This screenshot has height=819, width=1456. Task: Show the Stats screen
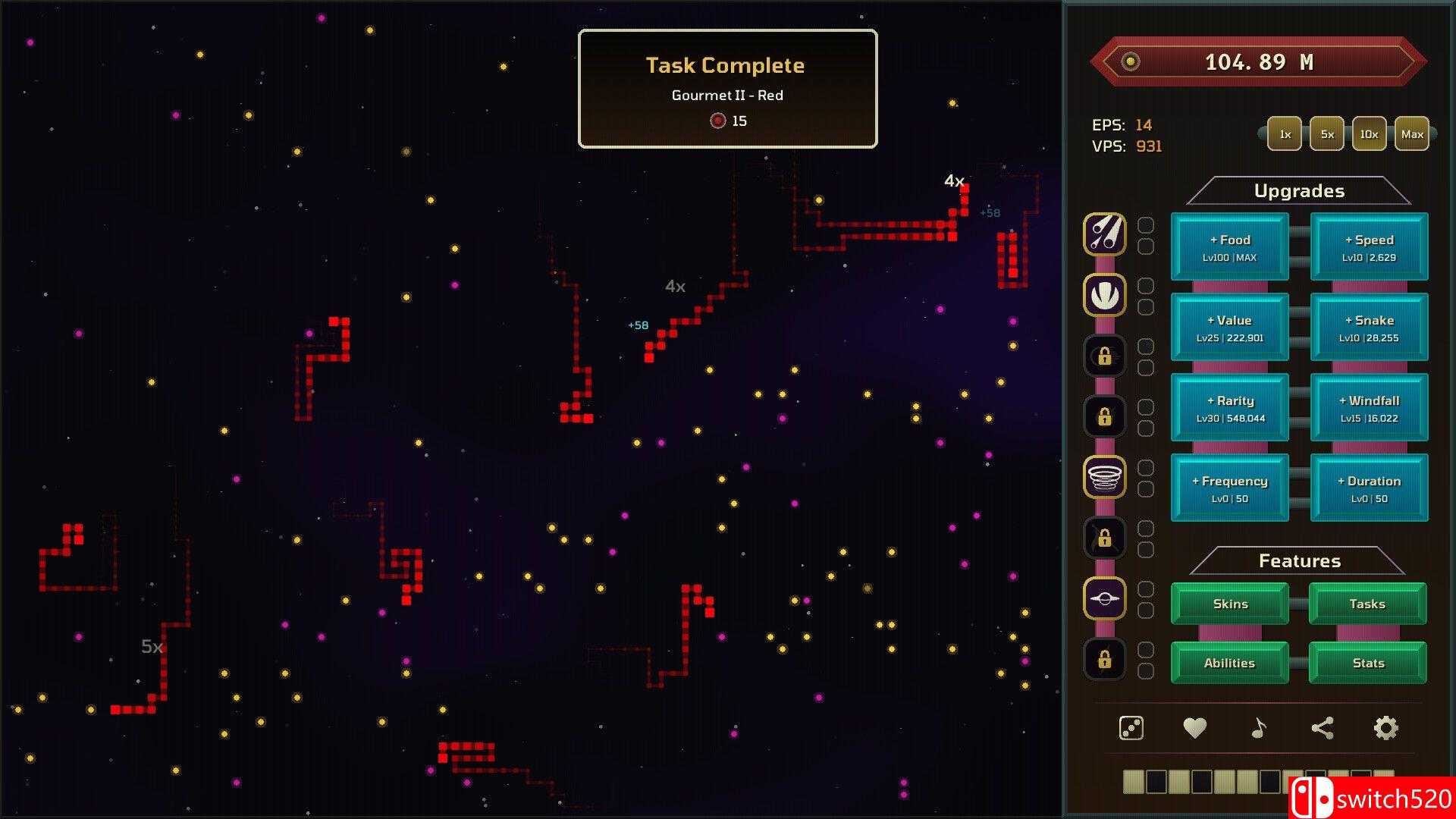[x=1367, y=663]
